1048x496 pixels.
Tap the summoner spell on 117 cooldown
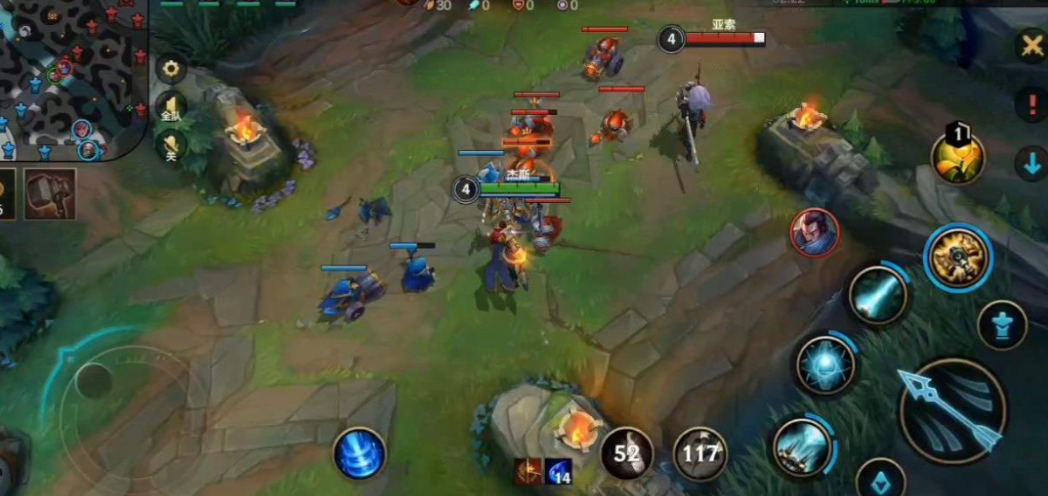pos(700,453)
